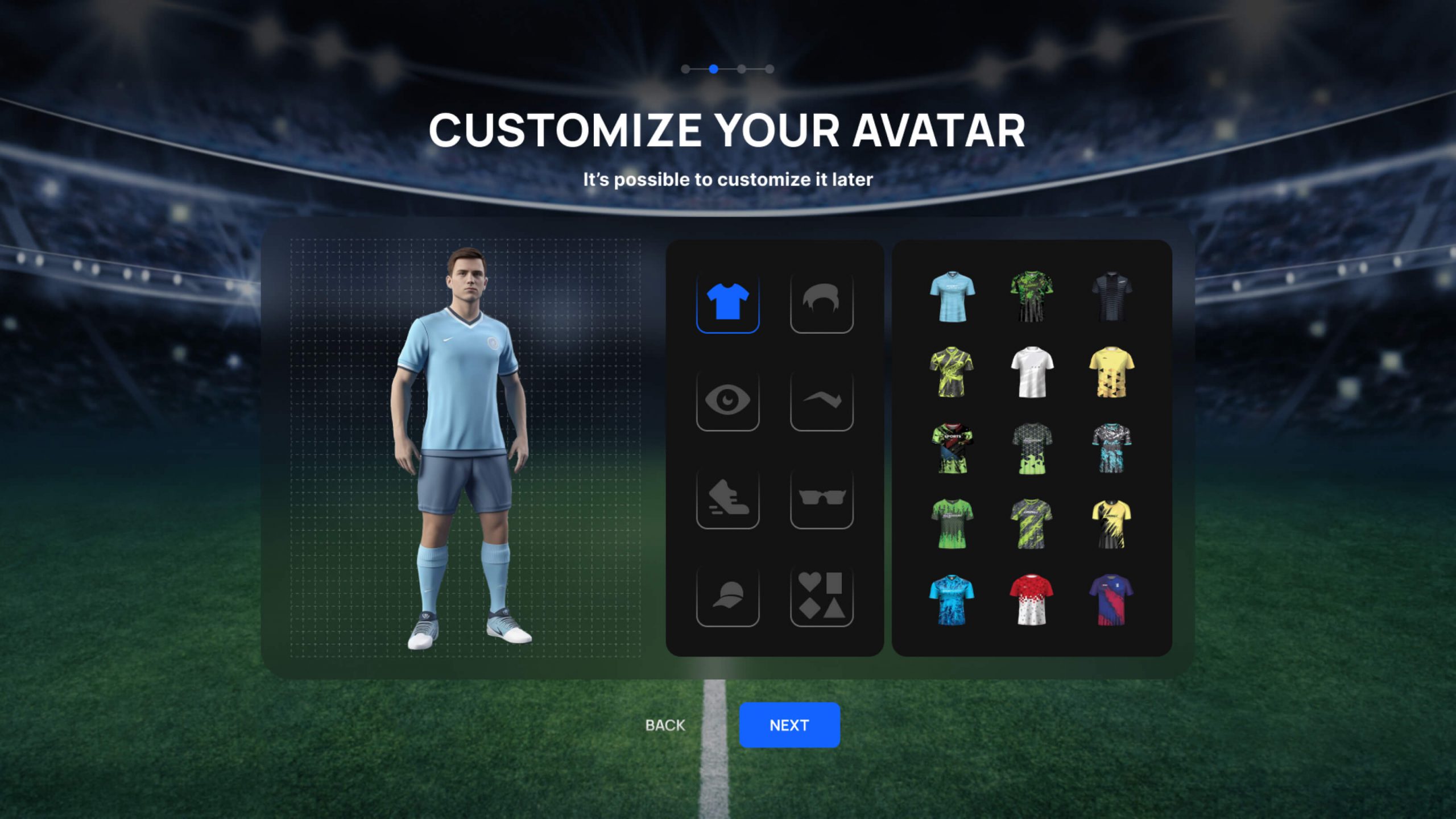Click the blue NEXT button
The height and width of the screenshot is (819, 1456).
point(789,725)
